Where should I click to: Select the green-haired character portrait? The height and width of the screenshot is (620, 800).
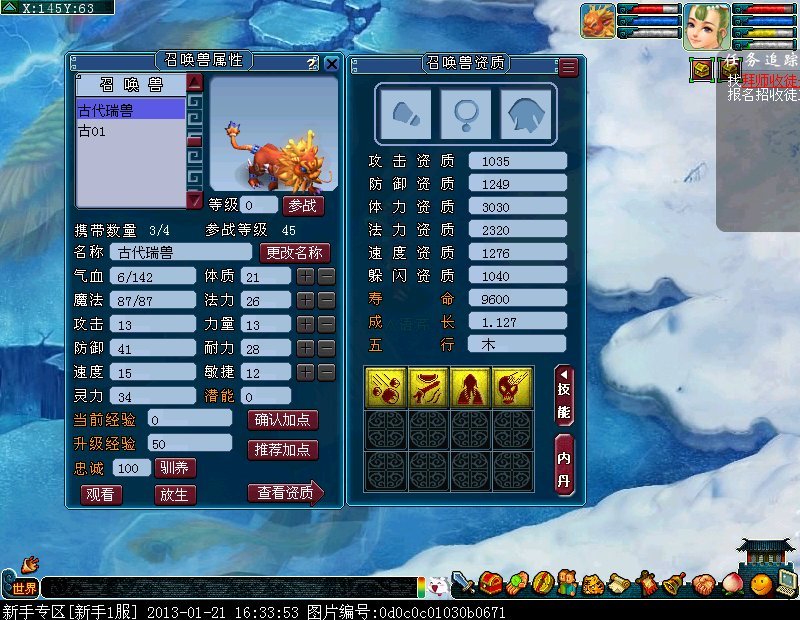[x=706, y=24]
